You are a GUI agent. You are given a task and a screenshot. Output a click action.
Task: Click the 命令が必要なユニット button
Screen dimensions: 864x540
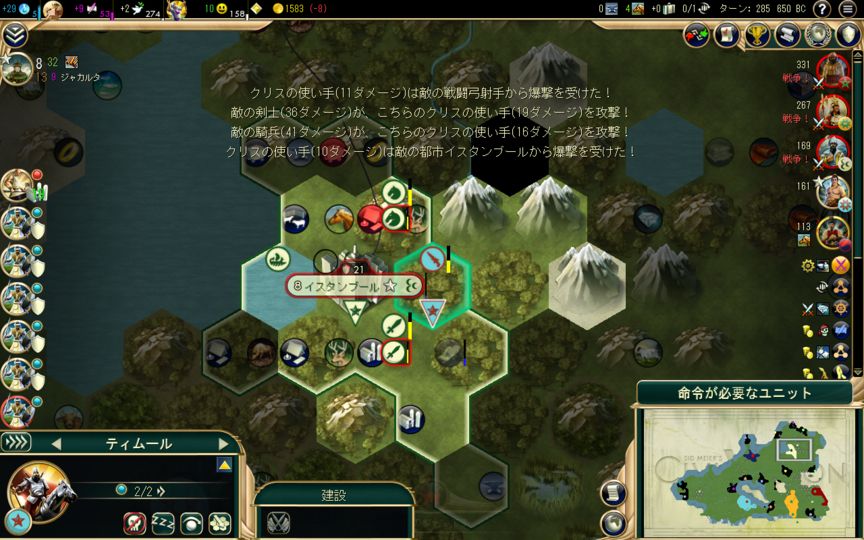(745, 393)
